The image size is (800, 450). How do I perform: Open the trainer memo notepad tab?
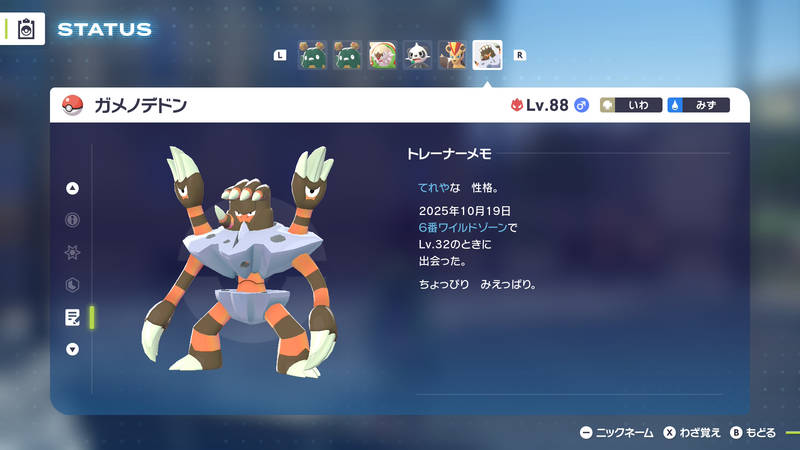(72, 317)
